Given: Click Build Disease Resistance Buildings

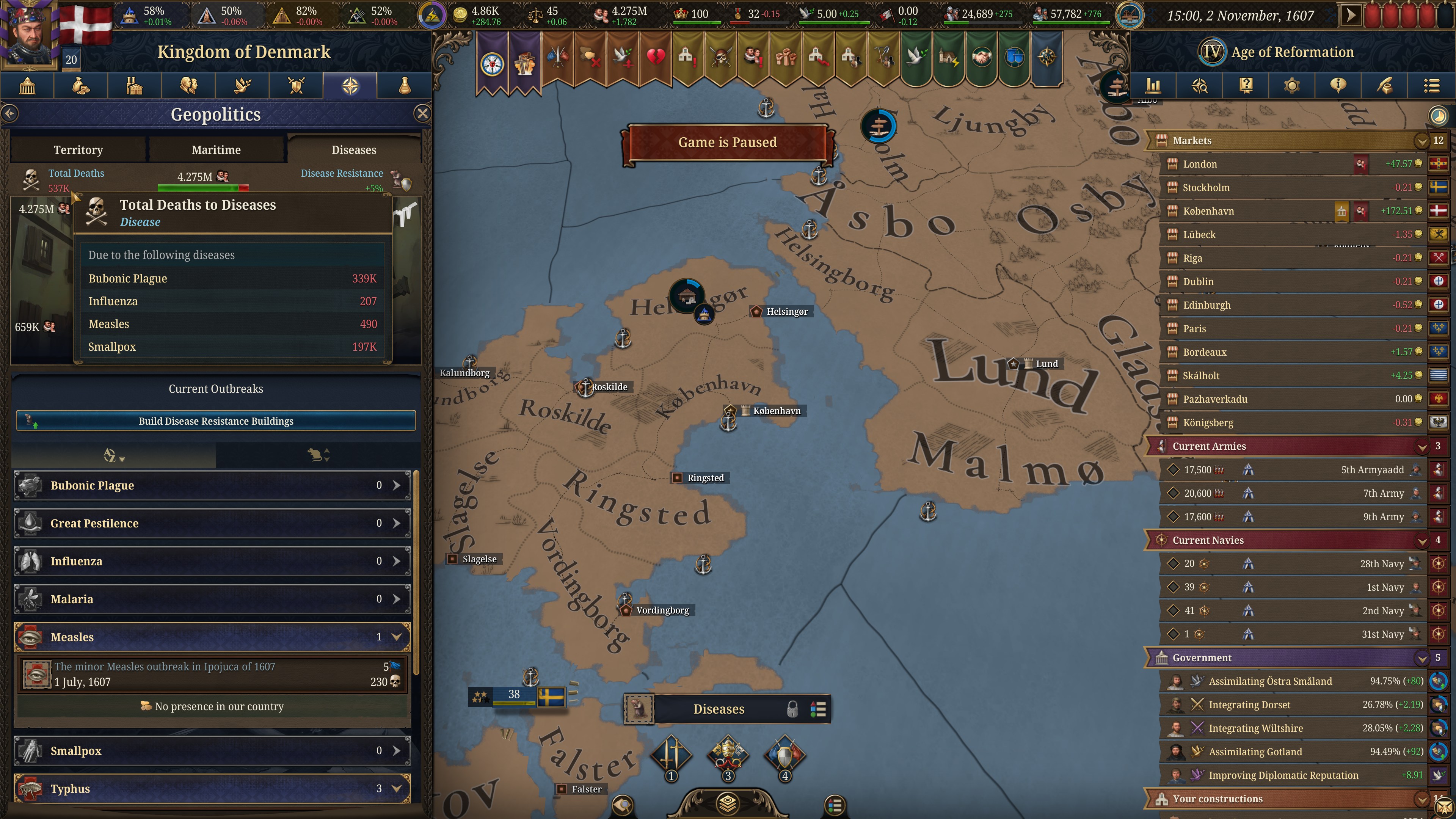Looking at the screenshot, I should pyautogui.click(x=216, y=420).
